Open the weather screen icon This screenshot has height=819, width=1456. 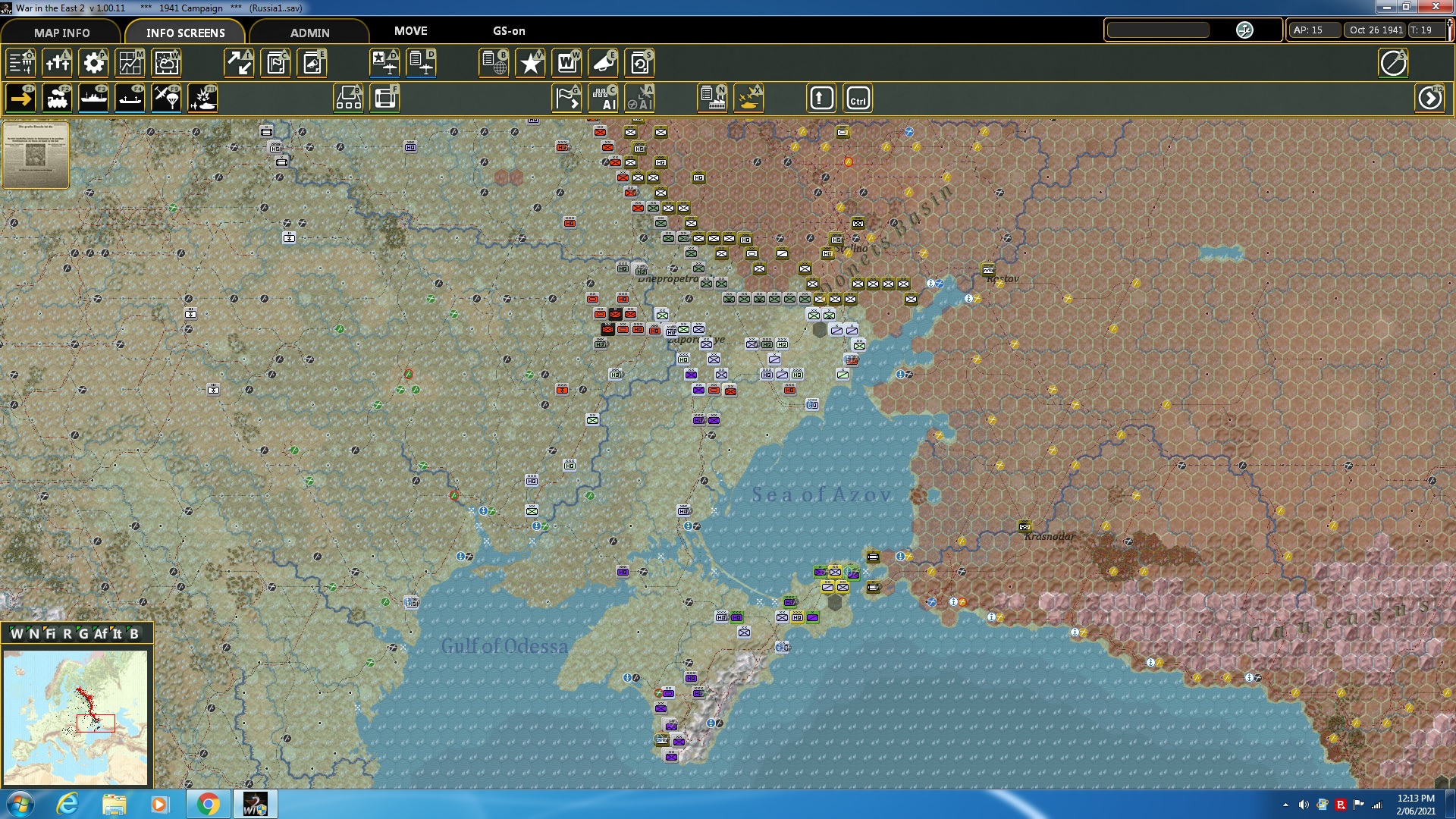[166, 64]
